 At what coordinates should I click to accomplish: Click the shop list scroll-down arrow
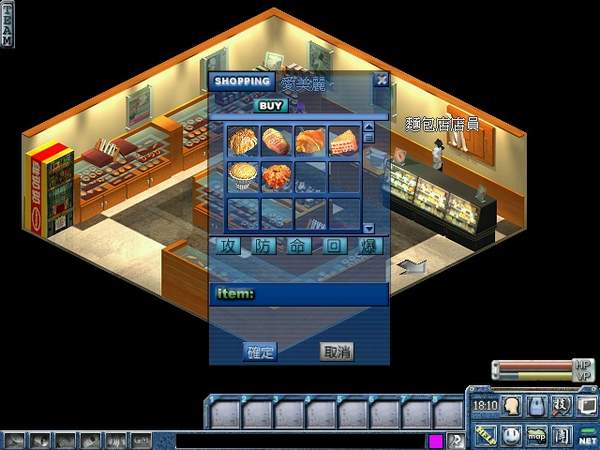pos(368,228)
